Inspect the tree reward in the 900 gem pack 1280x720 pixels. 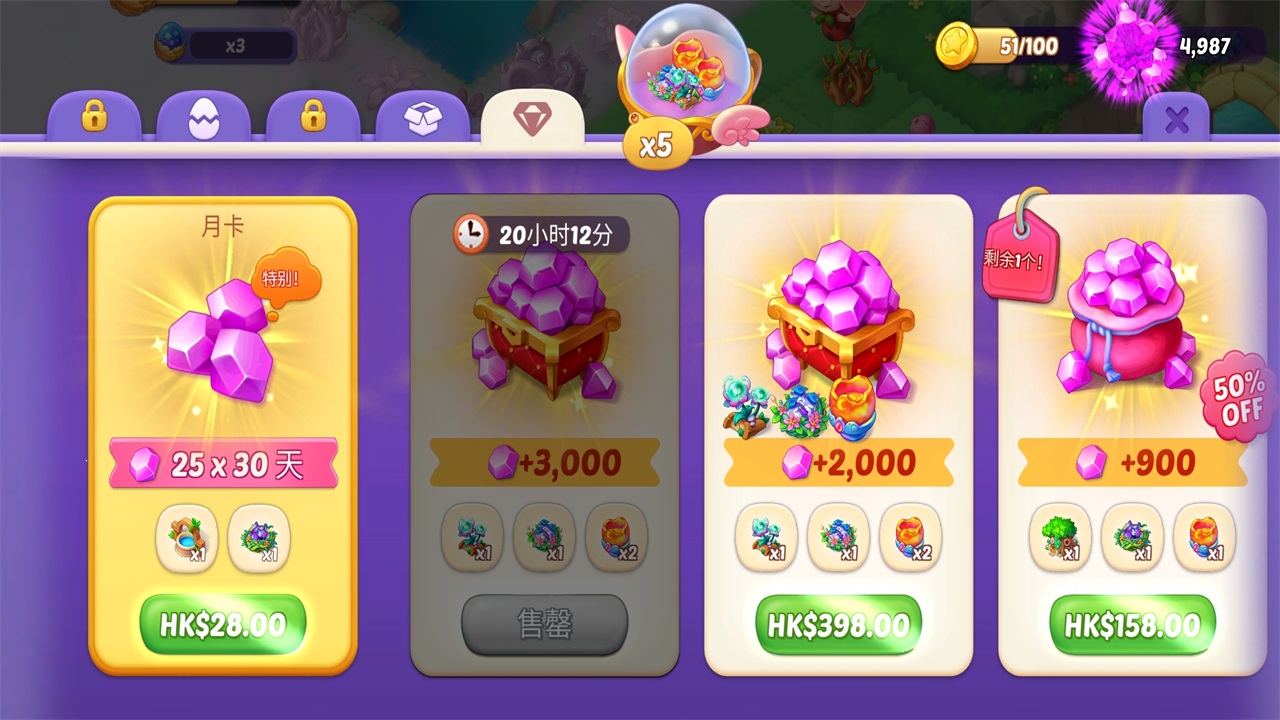[x=1059, y=538]
